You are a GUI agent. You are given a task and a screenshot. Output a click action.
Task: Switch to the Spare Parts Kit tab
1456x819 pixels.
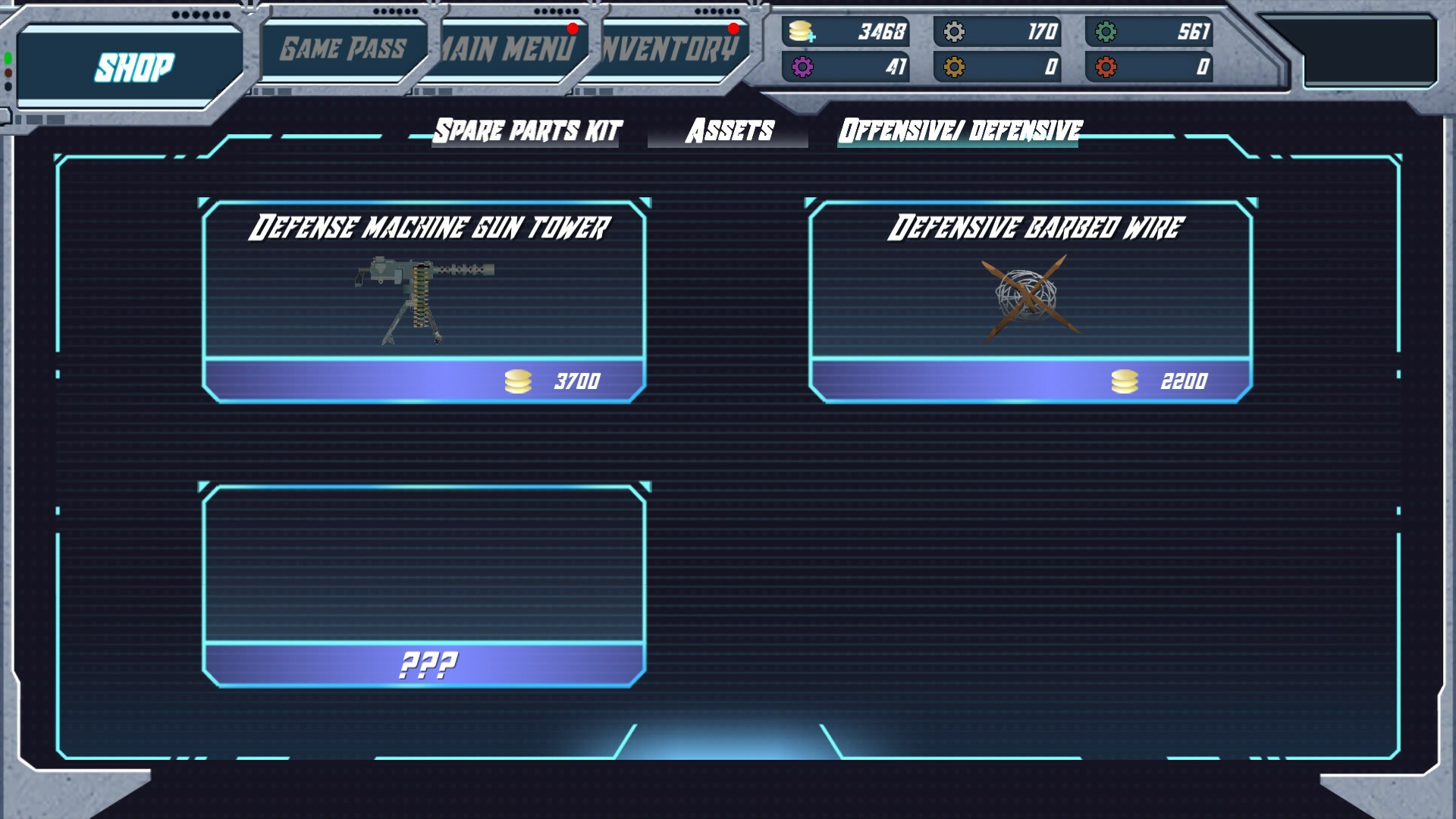coord(526,130)
